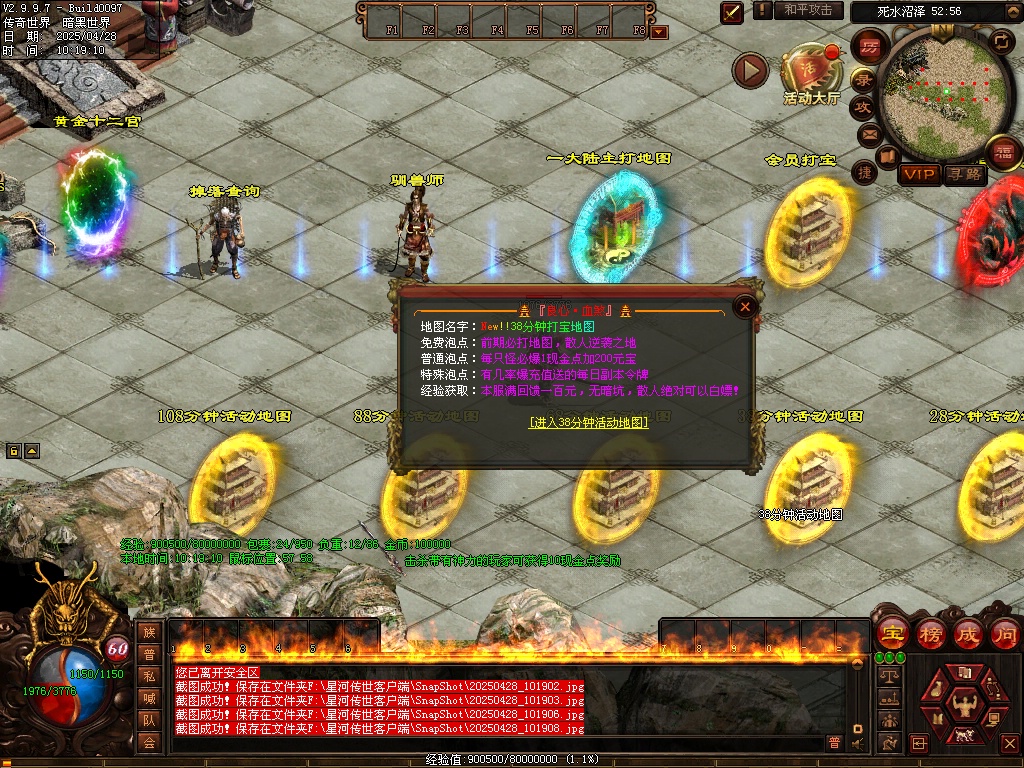Viewport: 1024px width, 768px height.
Task: Open the 宝 treasure shop button
Action: [x=892, y=634]
